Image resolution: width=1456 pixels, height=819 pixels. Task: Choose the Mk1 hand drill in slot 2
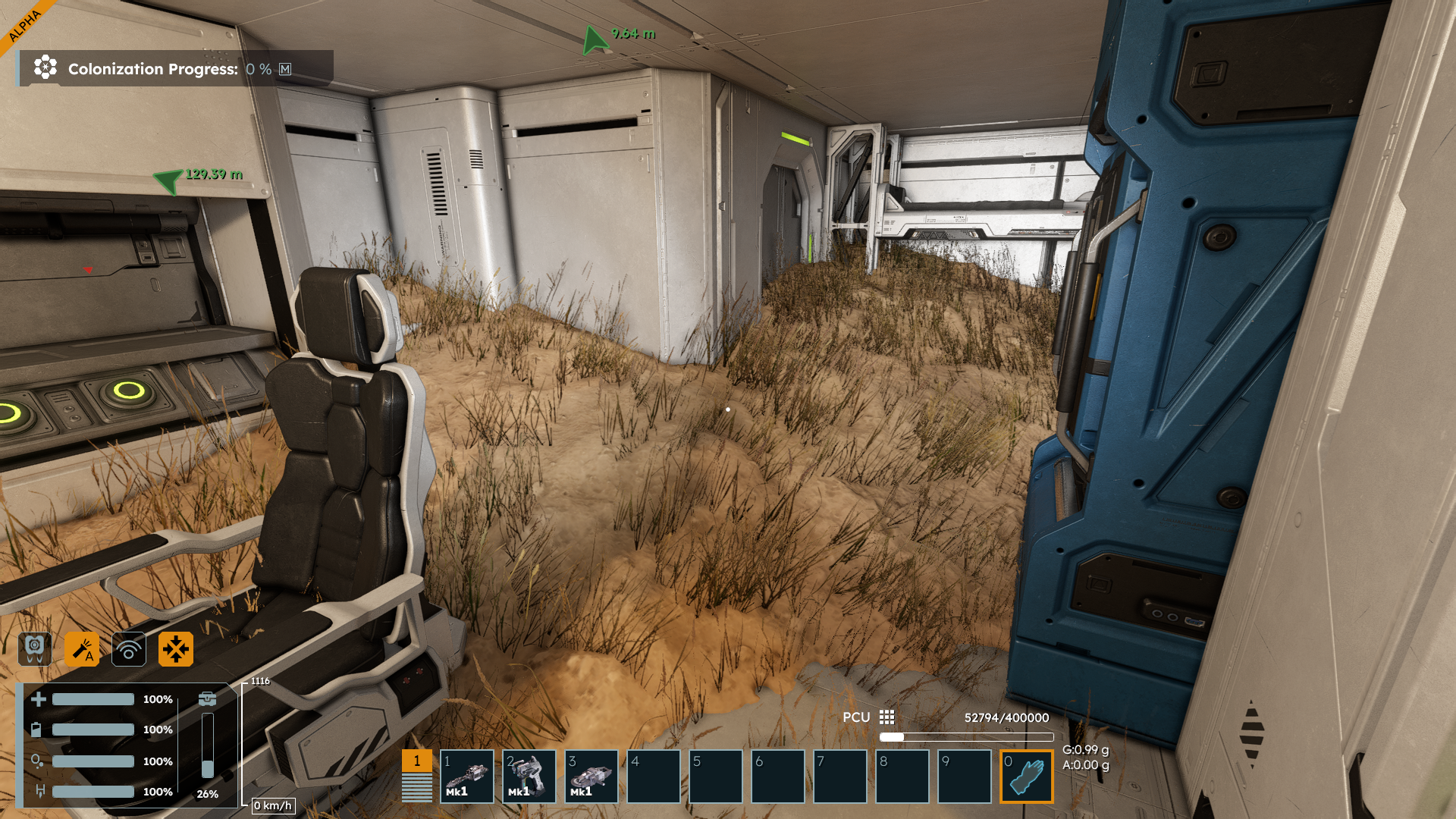[x=529, y=776]
